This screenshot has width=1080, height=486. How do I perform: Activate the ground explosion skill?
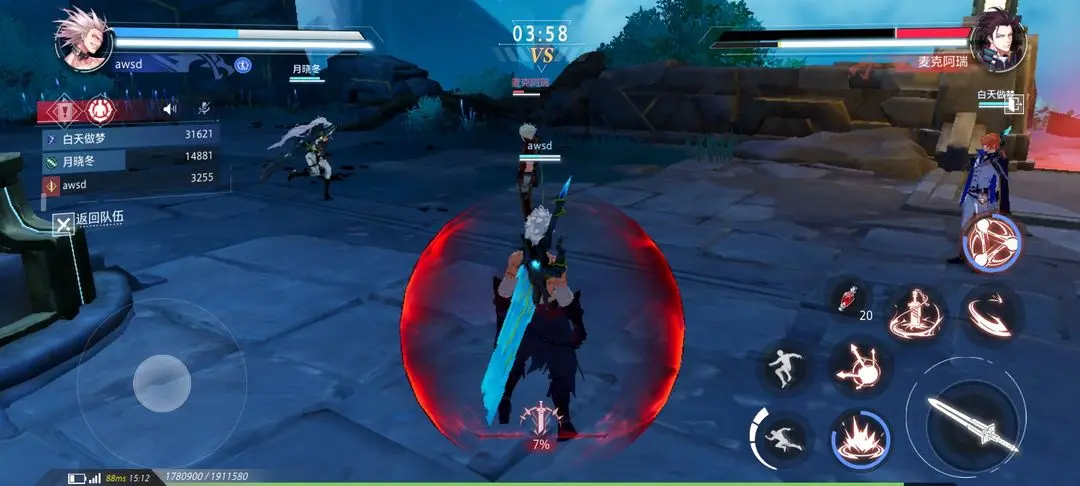(859, 437)
